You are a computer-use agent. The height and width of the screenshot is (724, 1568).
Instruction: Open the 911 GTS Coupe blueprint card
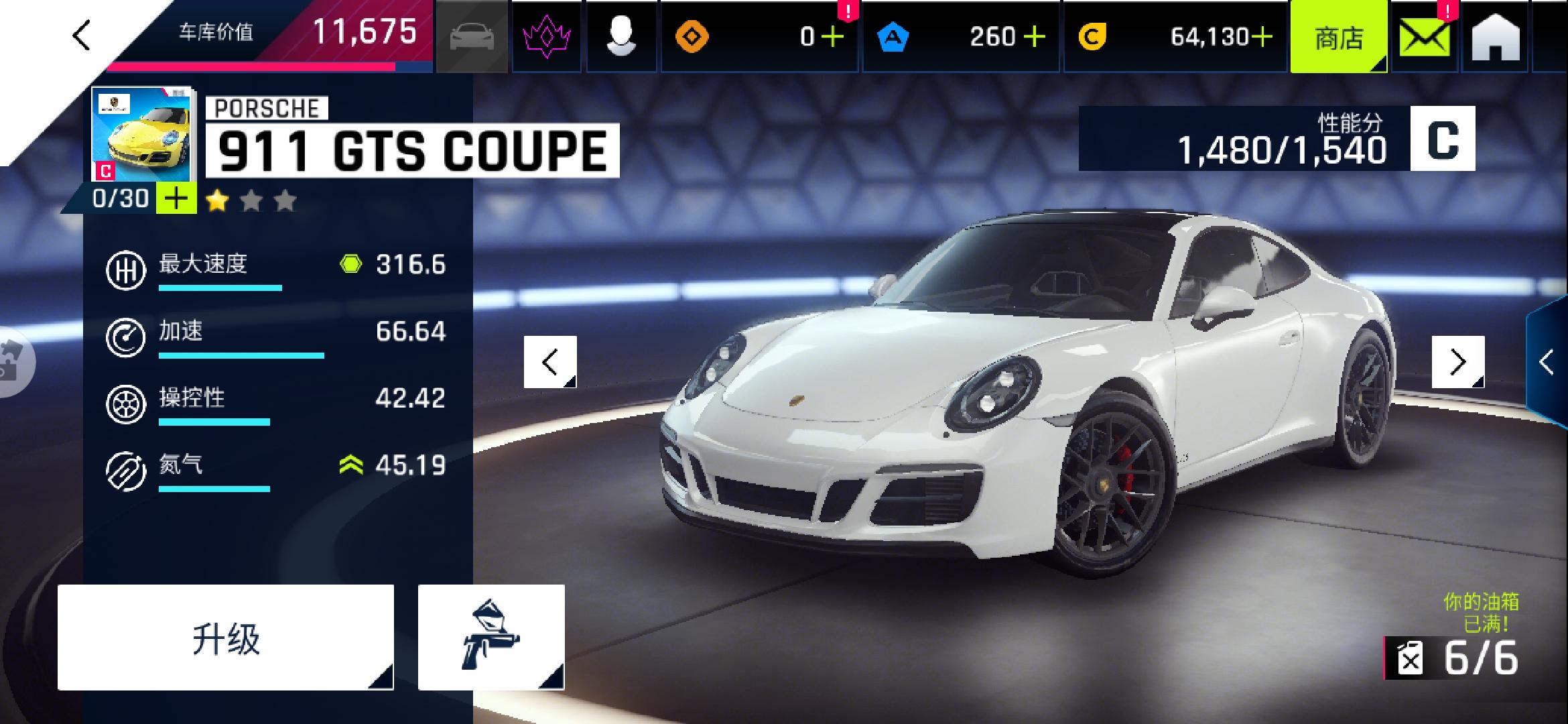click(141, 134)
